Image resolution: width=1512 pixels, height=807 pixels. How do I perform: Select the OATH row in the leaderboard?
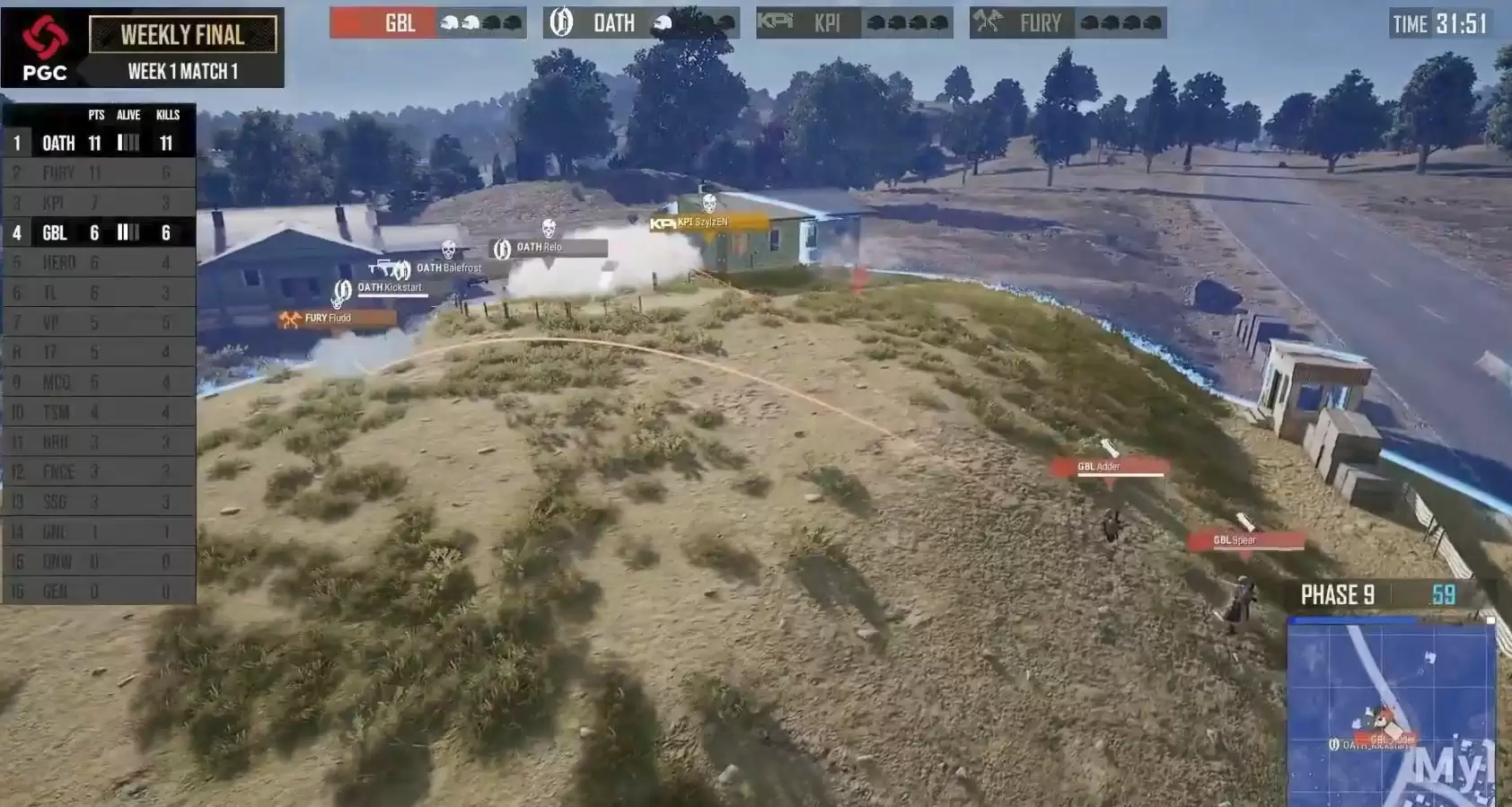[99, 143]
